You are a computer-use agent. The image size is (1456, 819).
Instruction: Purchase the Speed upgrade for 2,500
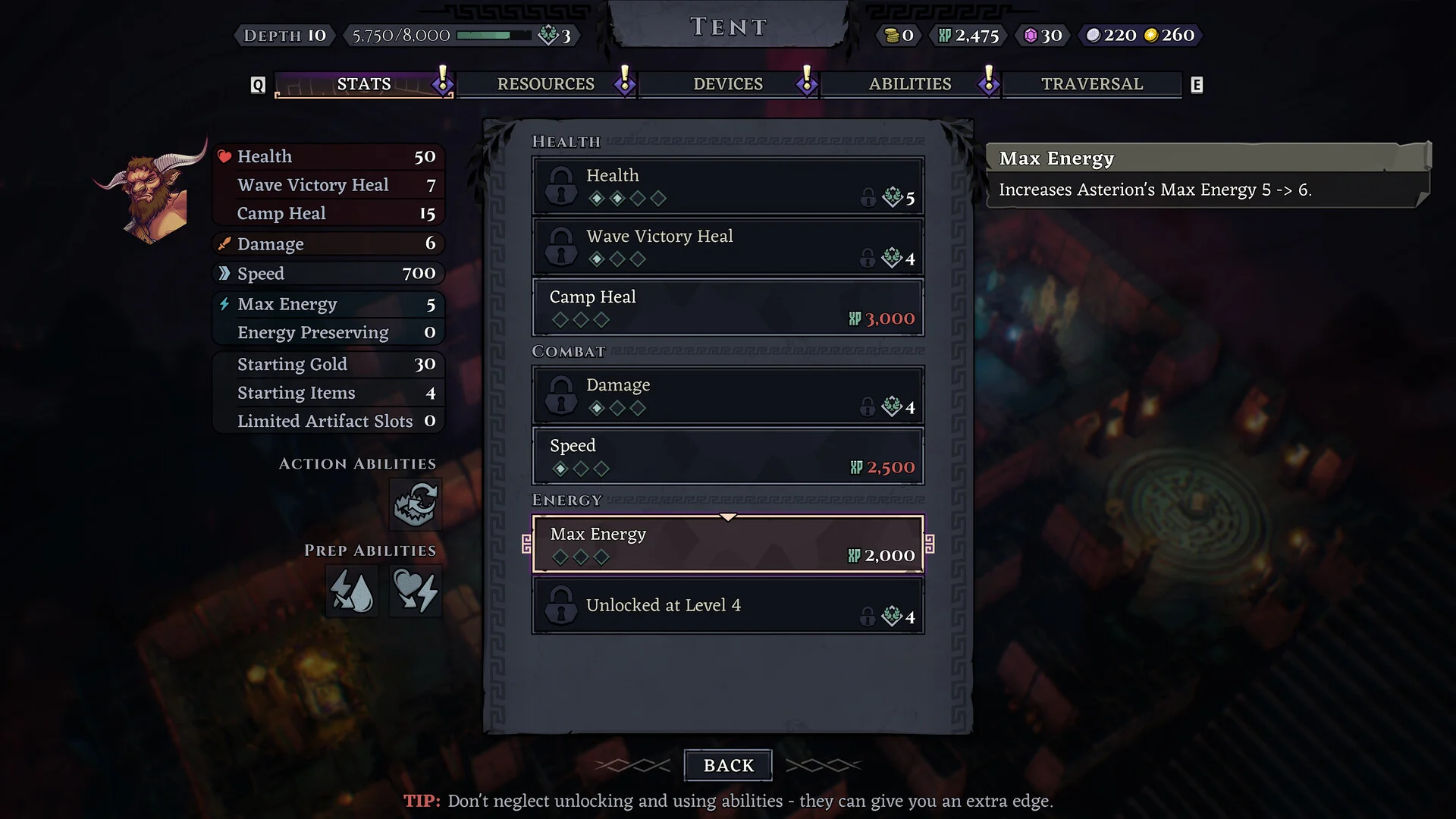click(727, 456)
